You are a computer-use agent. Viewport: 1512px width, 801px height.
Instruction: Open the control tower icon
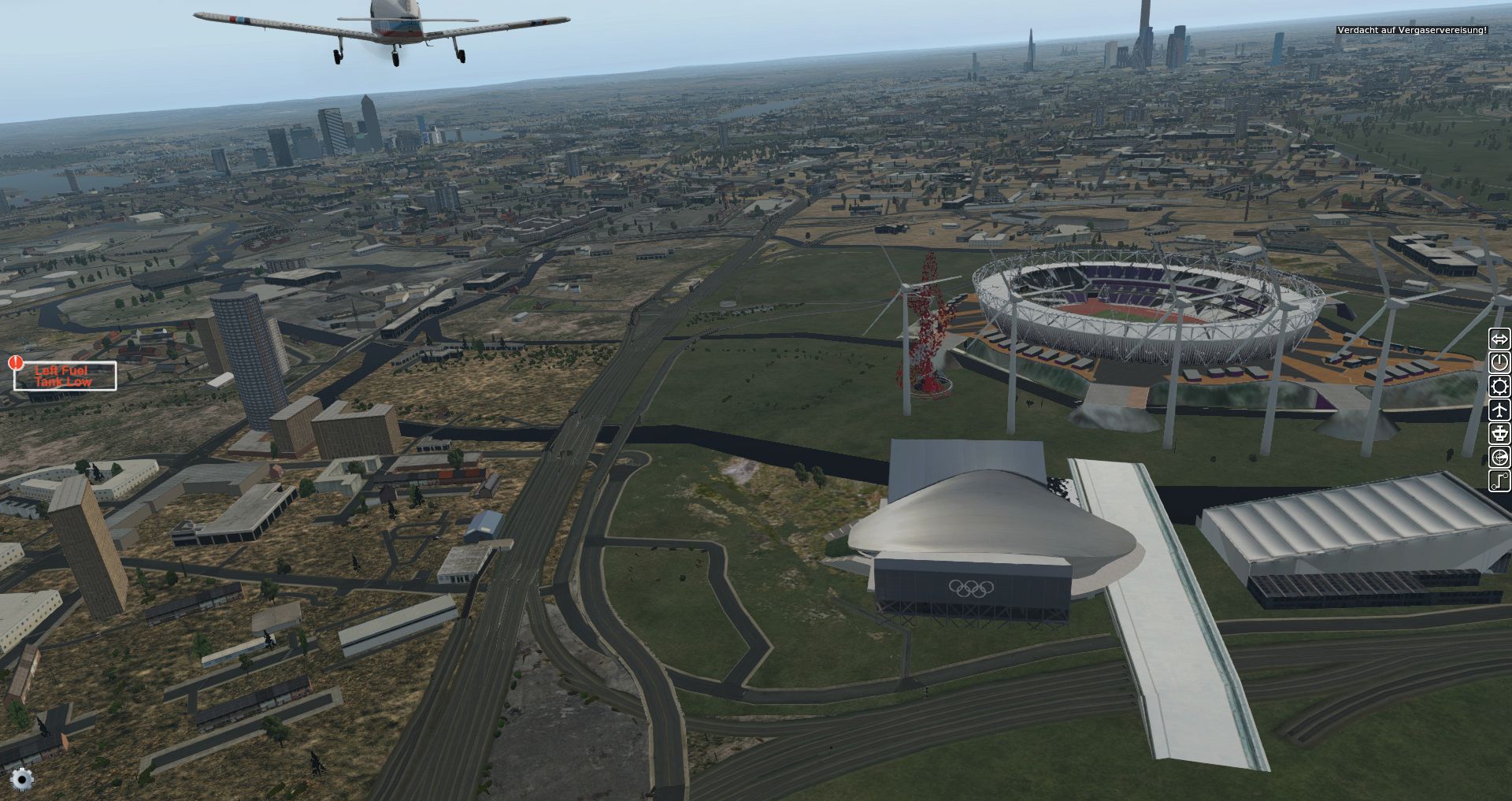click(x=1499, y=433)
